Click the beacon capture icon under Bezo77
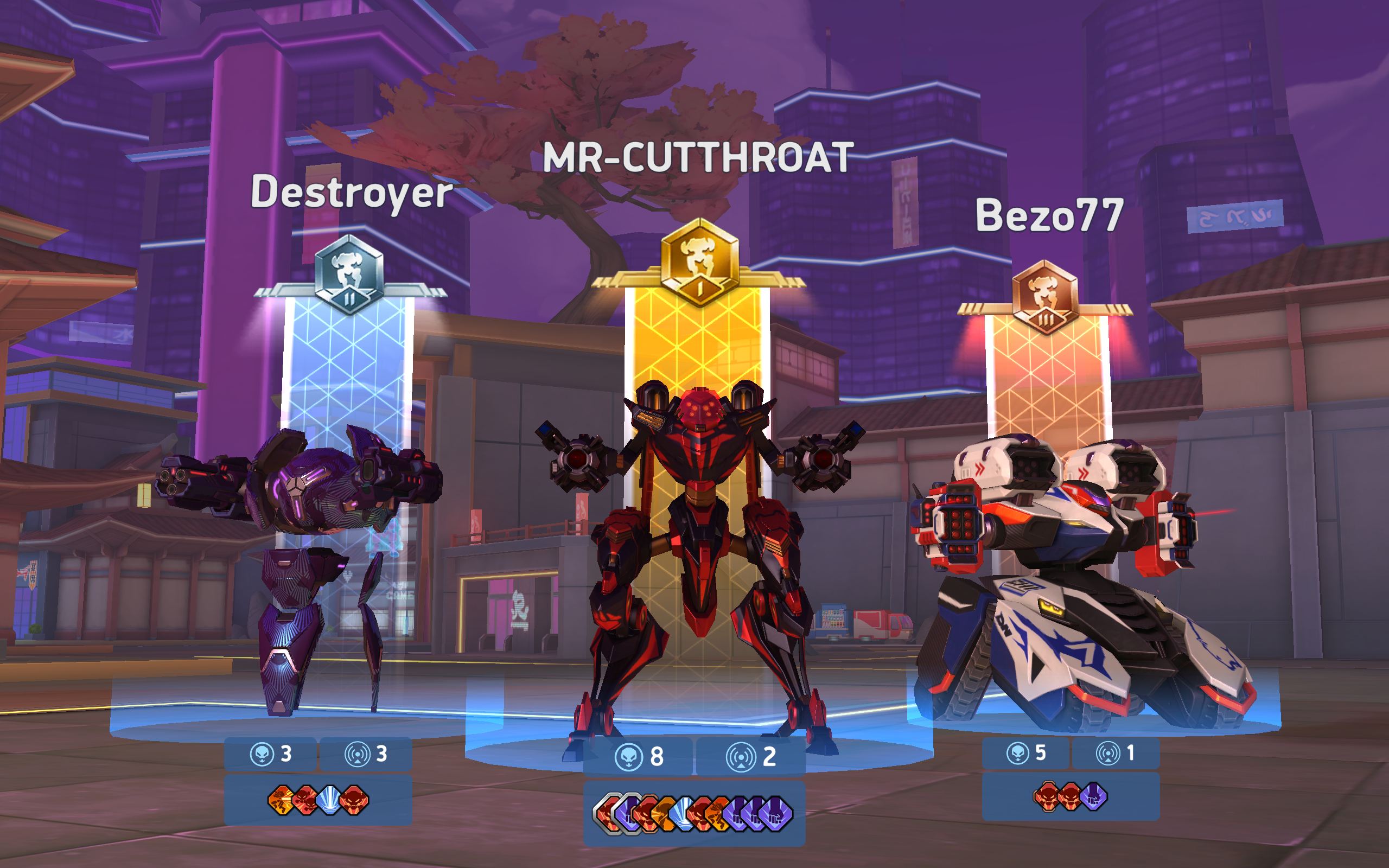The height and width of the screenshot is (868, 1389). click(1109, 754)
